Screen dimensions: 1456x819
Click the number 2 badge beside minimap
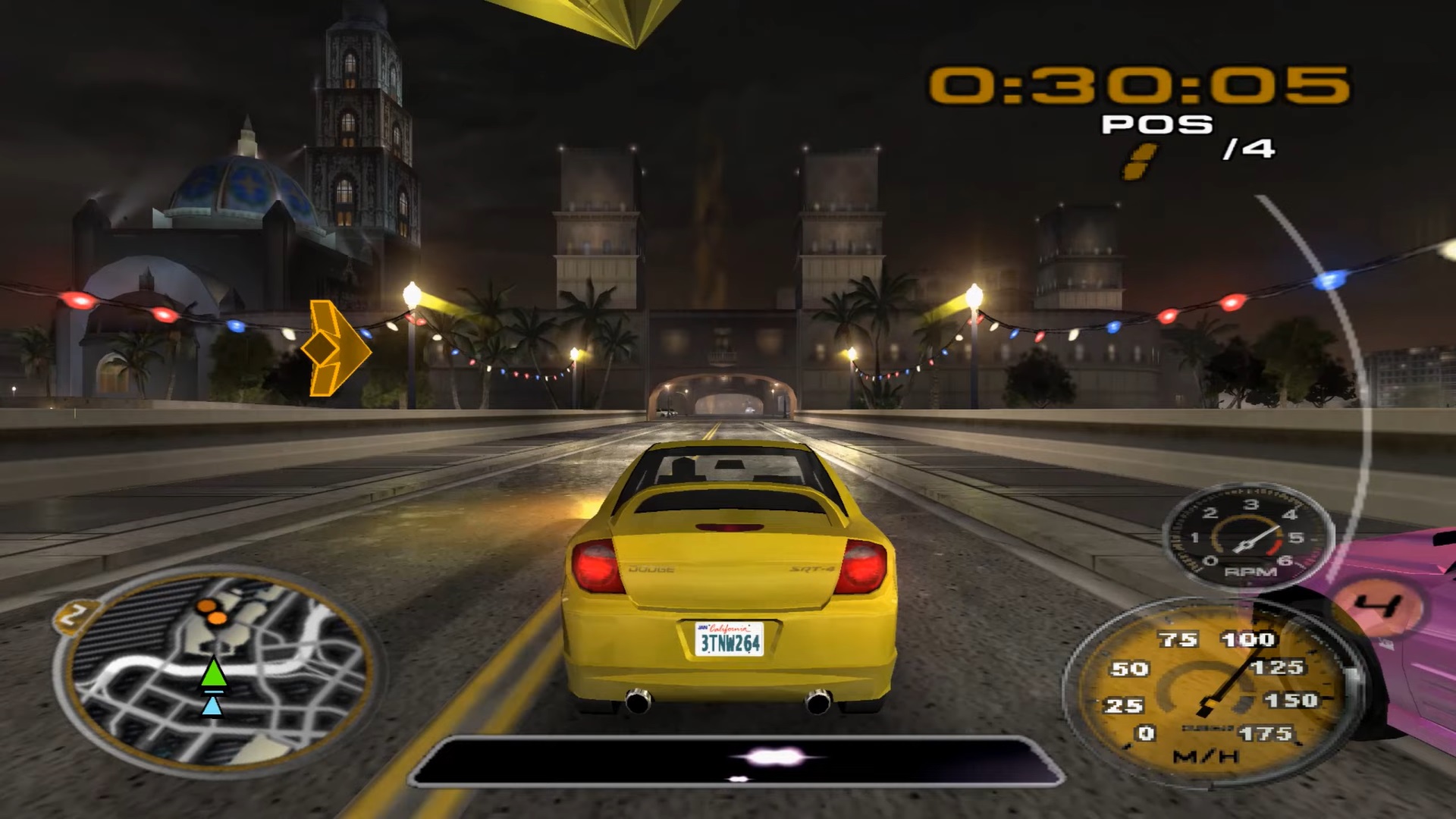pos(74,614)
